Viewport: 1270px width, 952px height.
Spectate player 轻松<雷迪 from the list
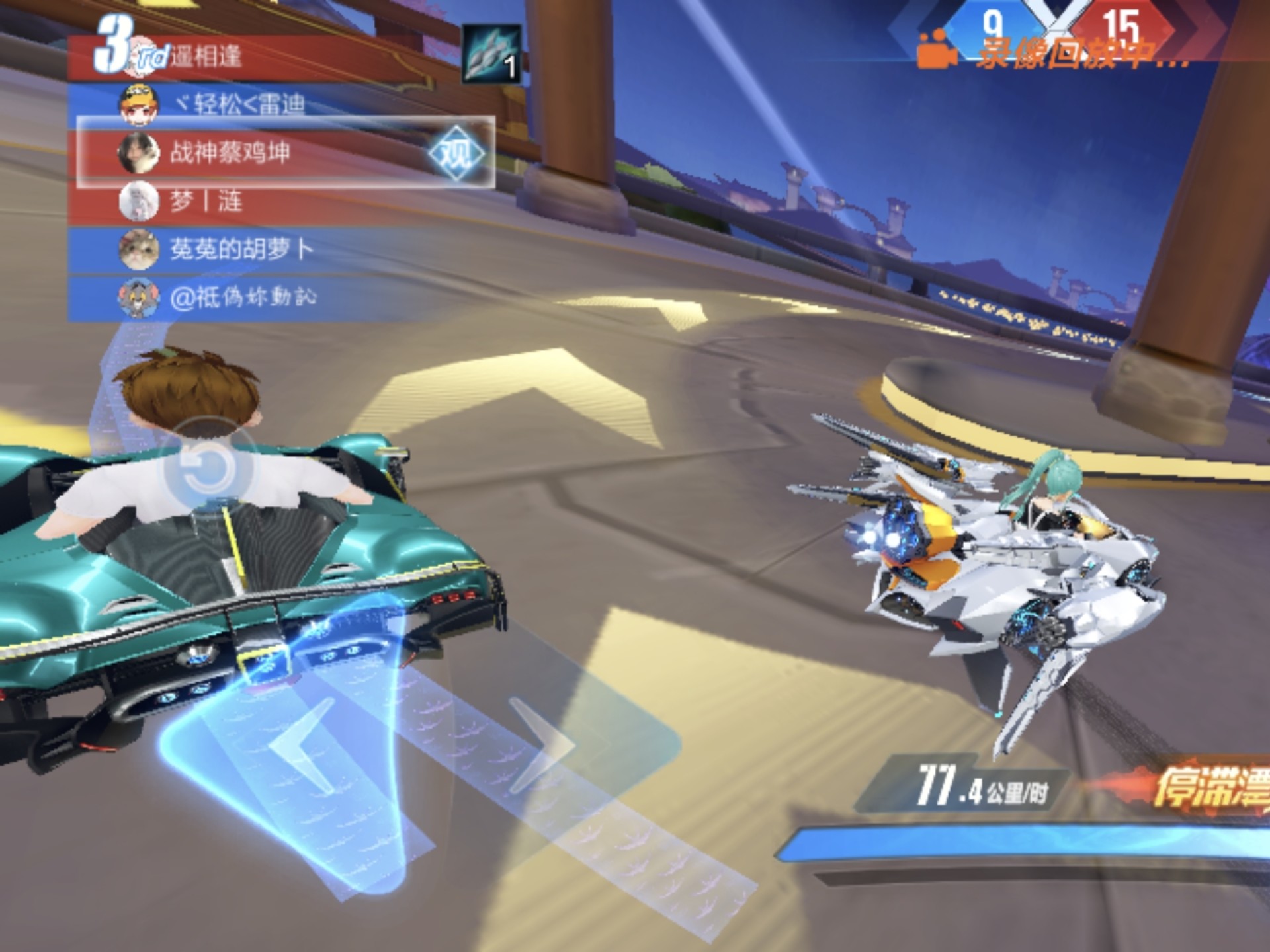pyautogui.click(x=239, y=104)
